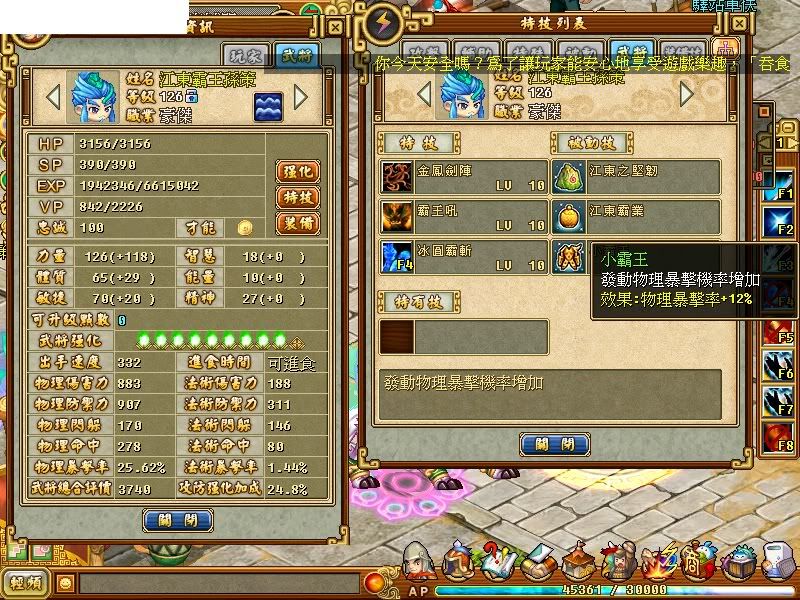Close the skill list panel with 關閉
Screen dimensions: 800x600
click(x=555, y=443)
